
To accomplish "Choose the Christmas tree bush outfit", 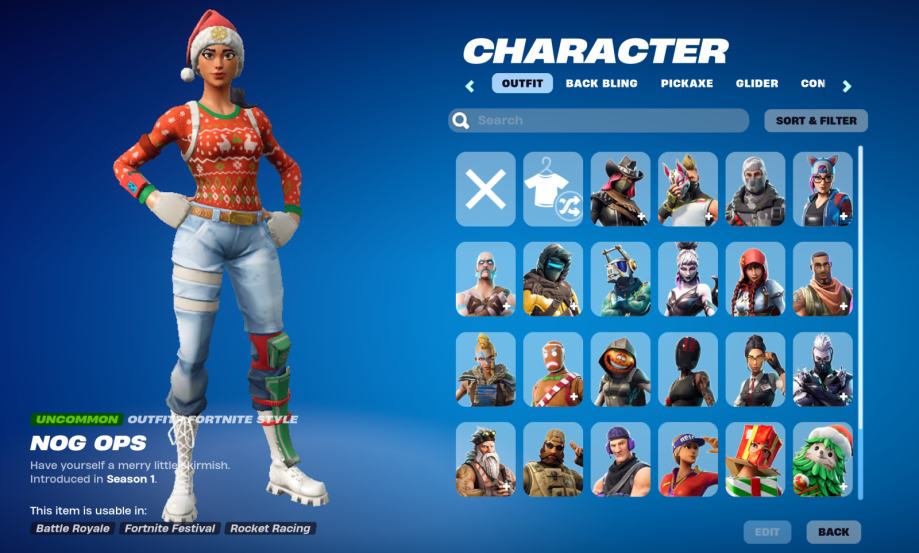I will [823, 459].
